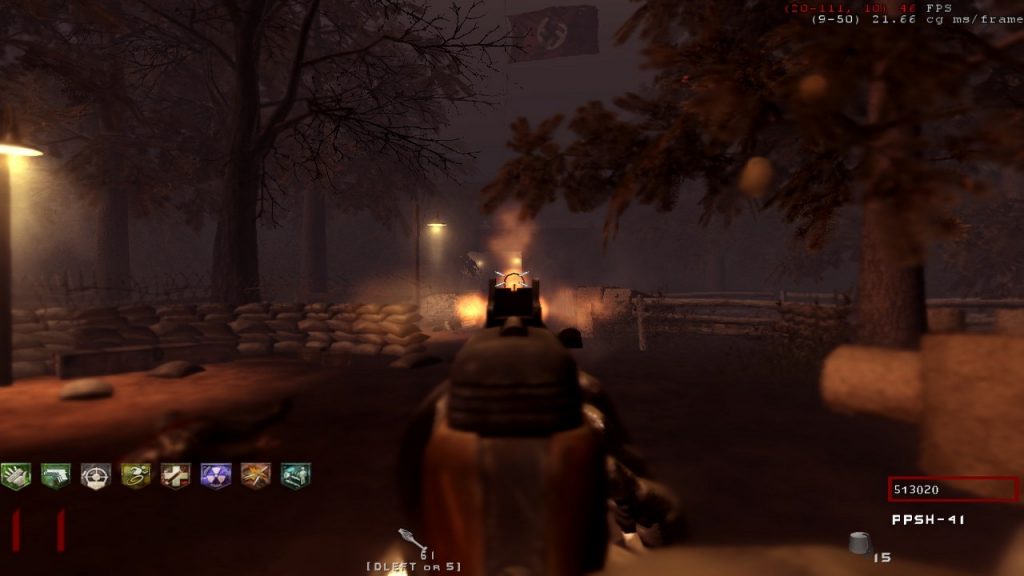Click the green pistol perk icon
The height and width of the screenshot is (576, 1024).
click(56, 476)
